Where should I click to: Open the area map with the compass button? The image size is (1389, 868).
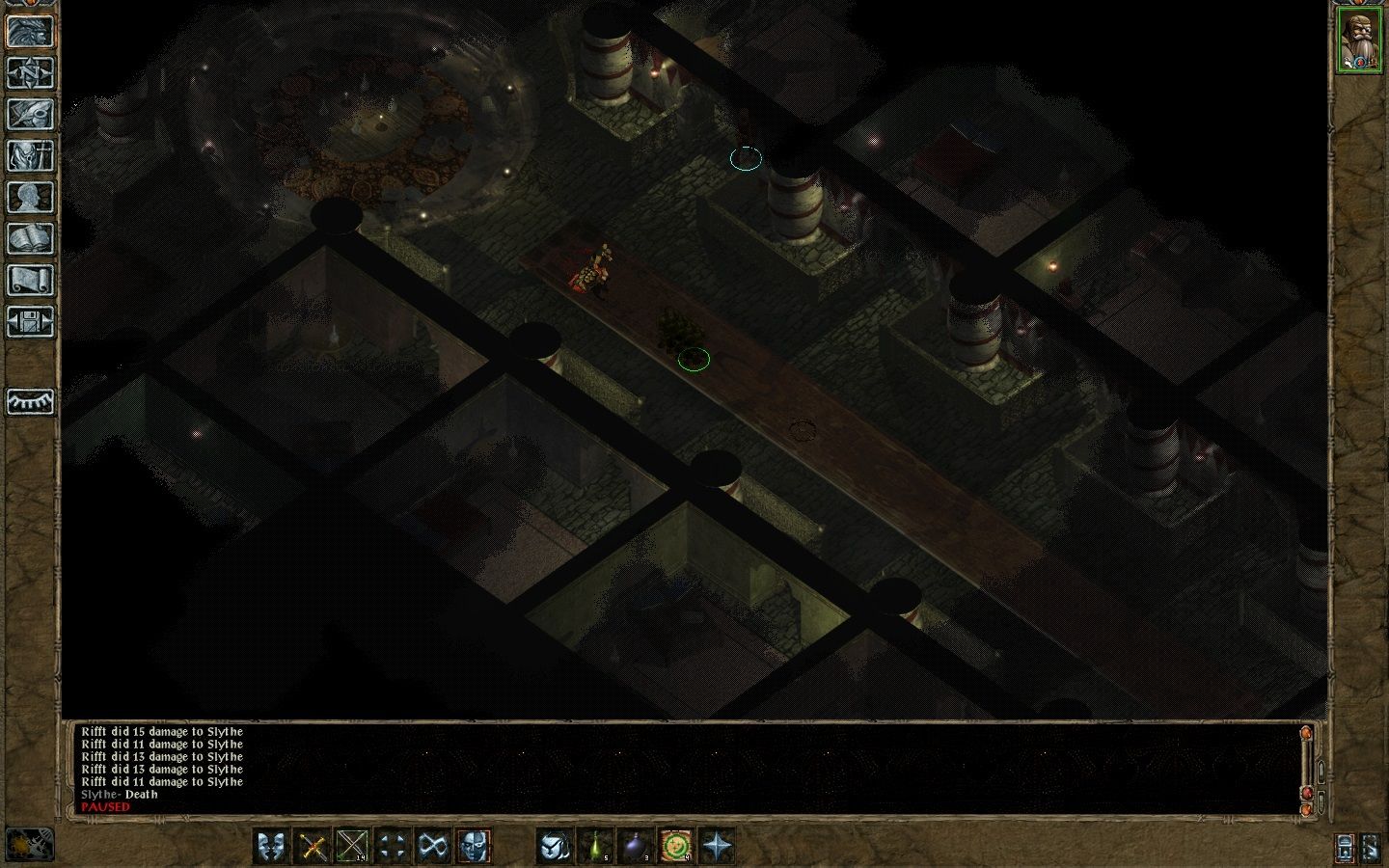click(30, 72)
